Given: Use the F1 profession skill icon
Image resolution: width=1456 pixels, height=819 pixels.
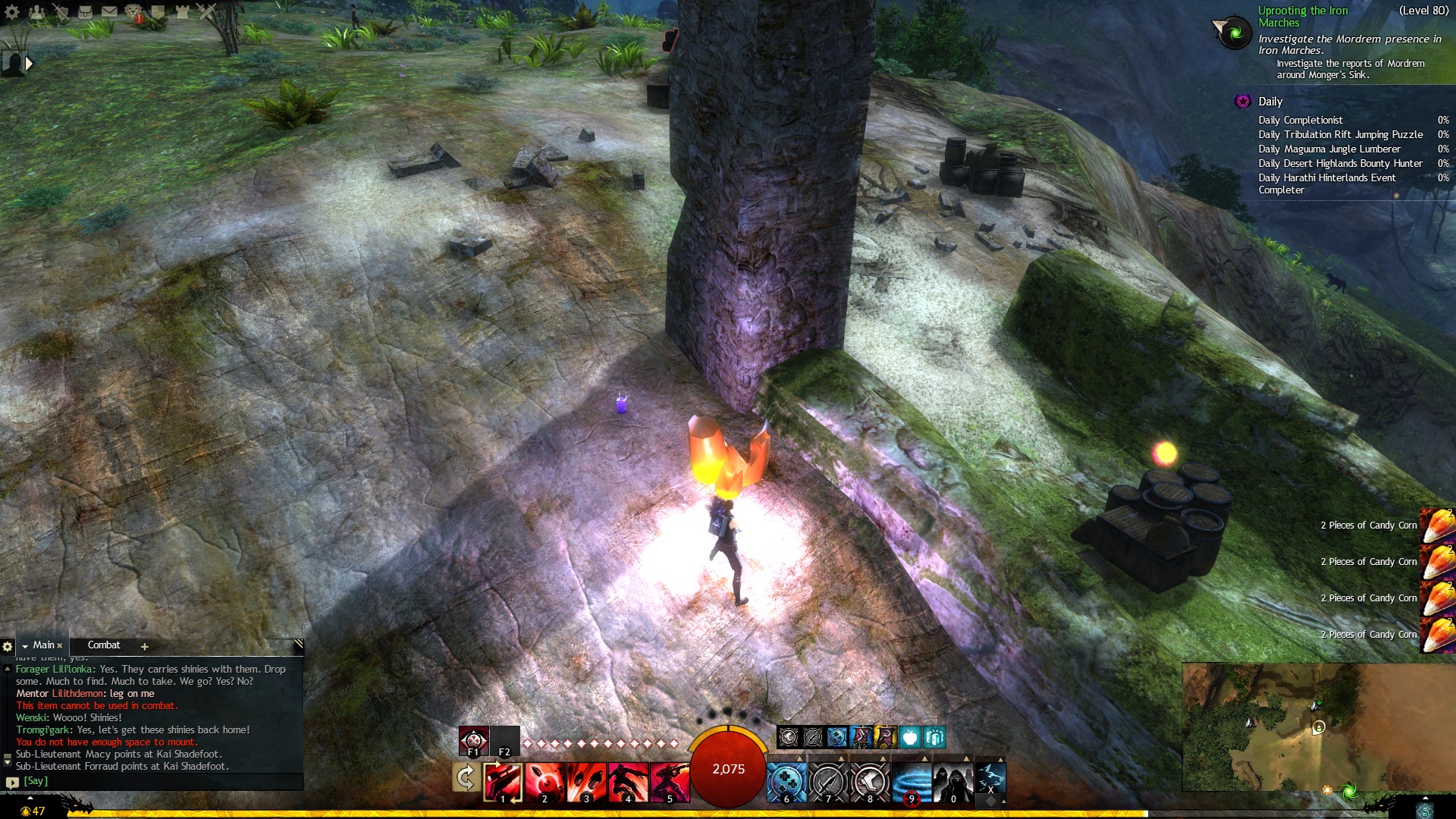Looking at the screenshot, I should [473, 739].
